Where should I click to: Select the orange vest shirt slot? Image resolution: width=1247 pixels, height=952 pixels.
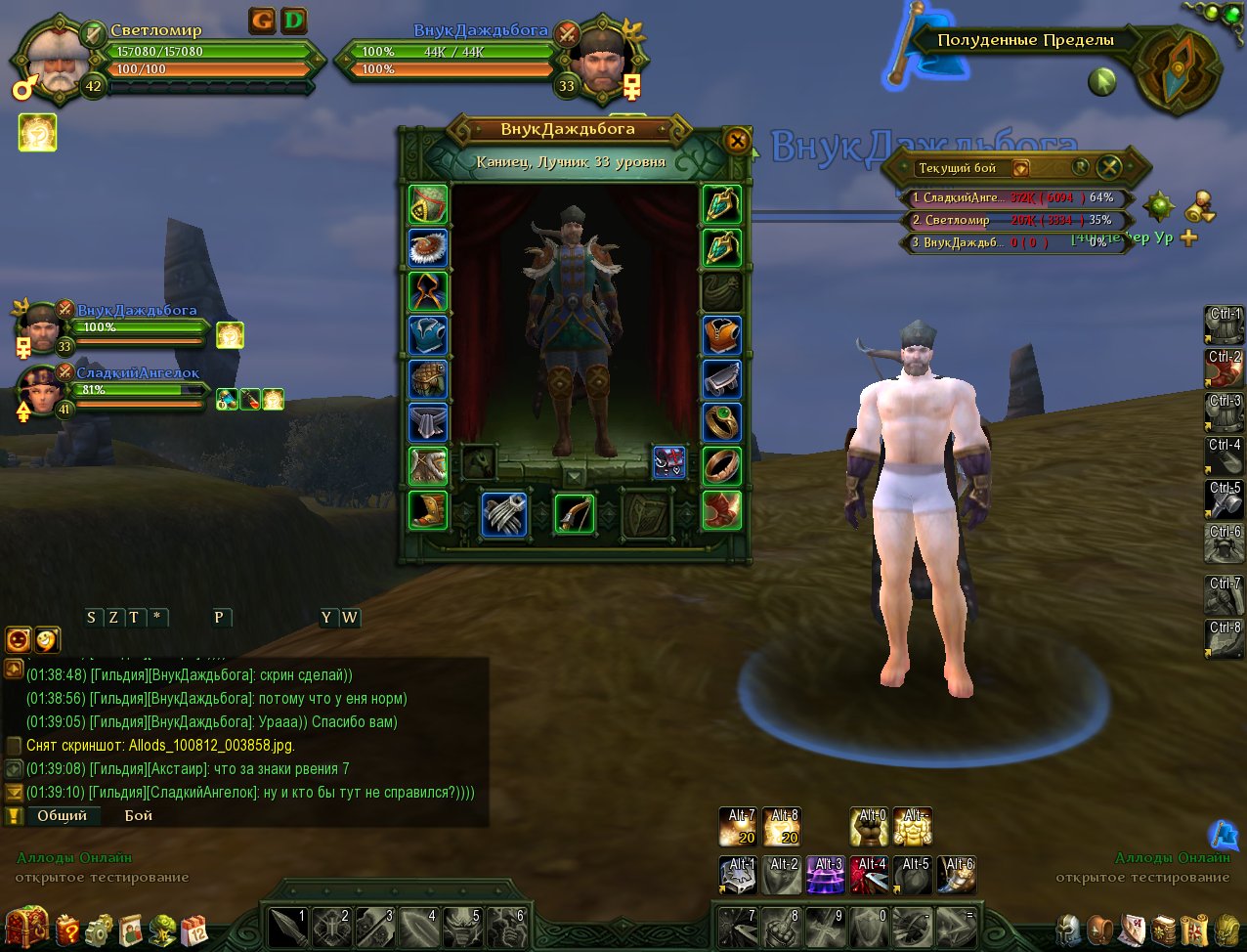[722, 335]
